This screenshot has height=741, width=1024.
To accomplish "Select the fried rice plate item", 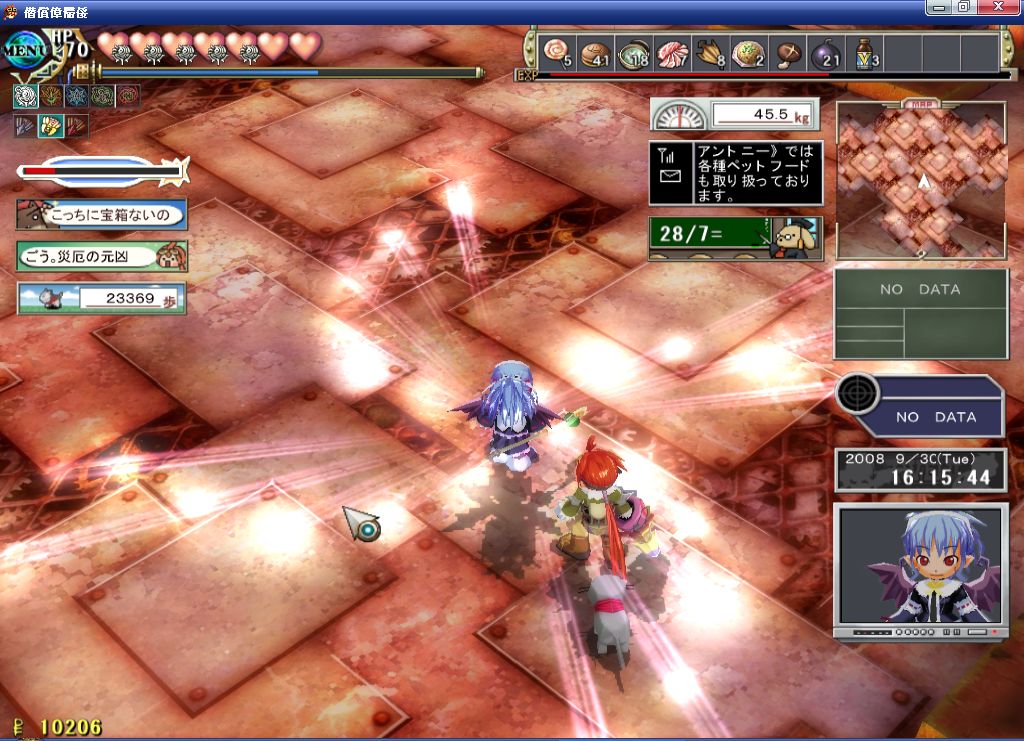I will point(748,53).
